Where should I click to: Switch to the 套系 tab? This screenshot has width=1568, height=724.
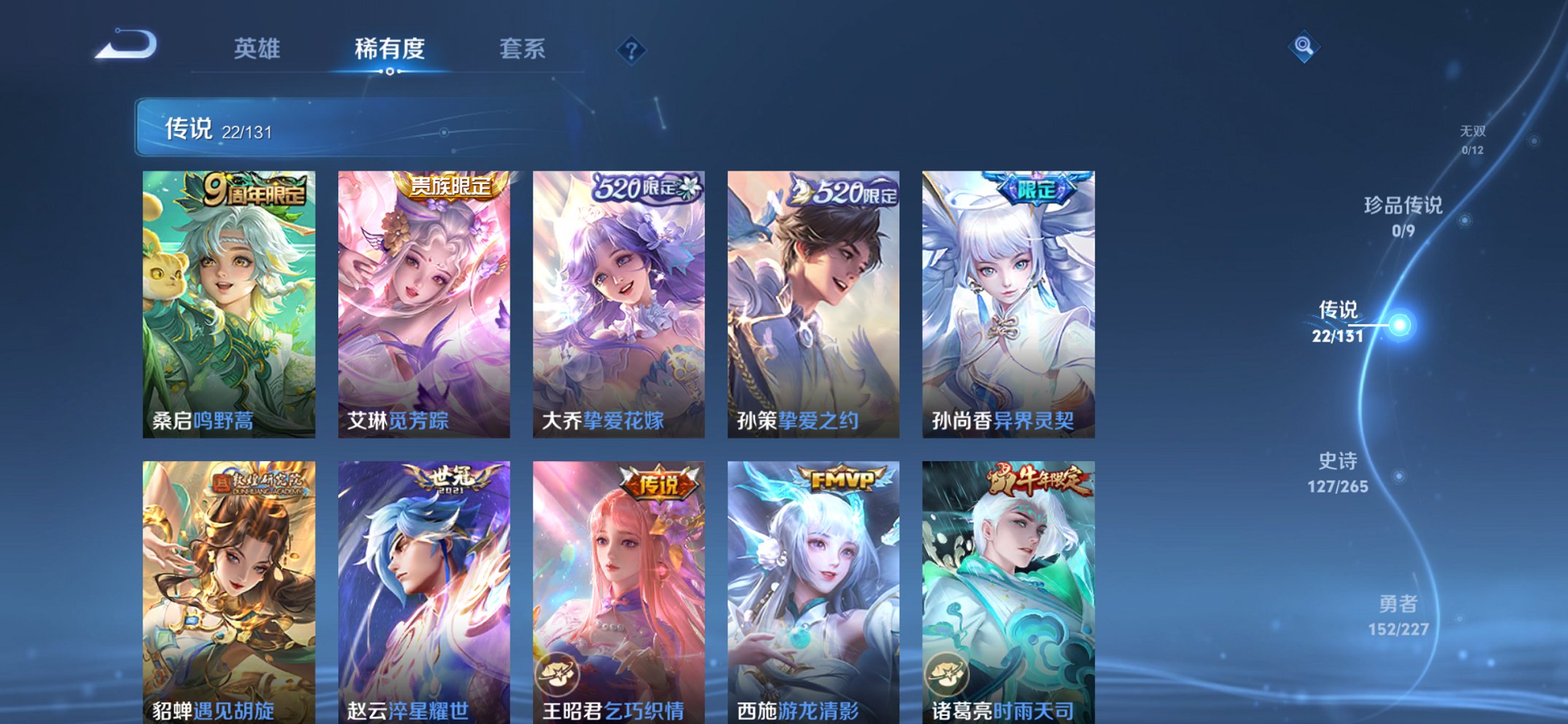524,50
